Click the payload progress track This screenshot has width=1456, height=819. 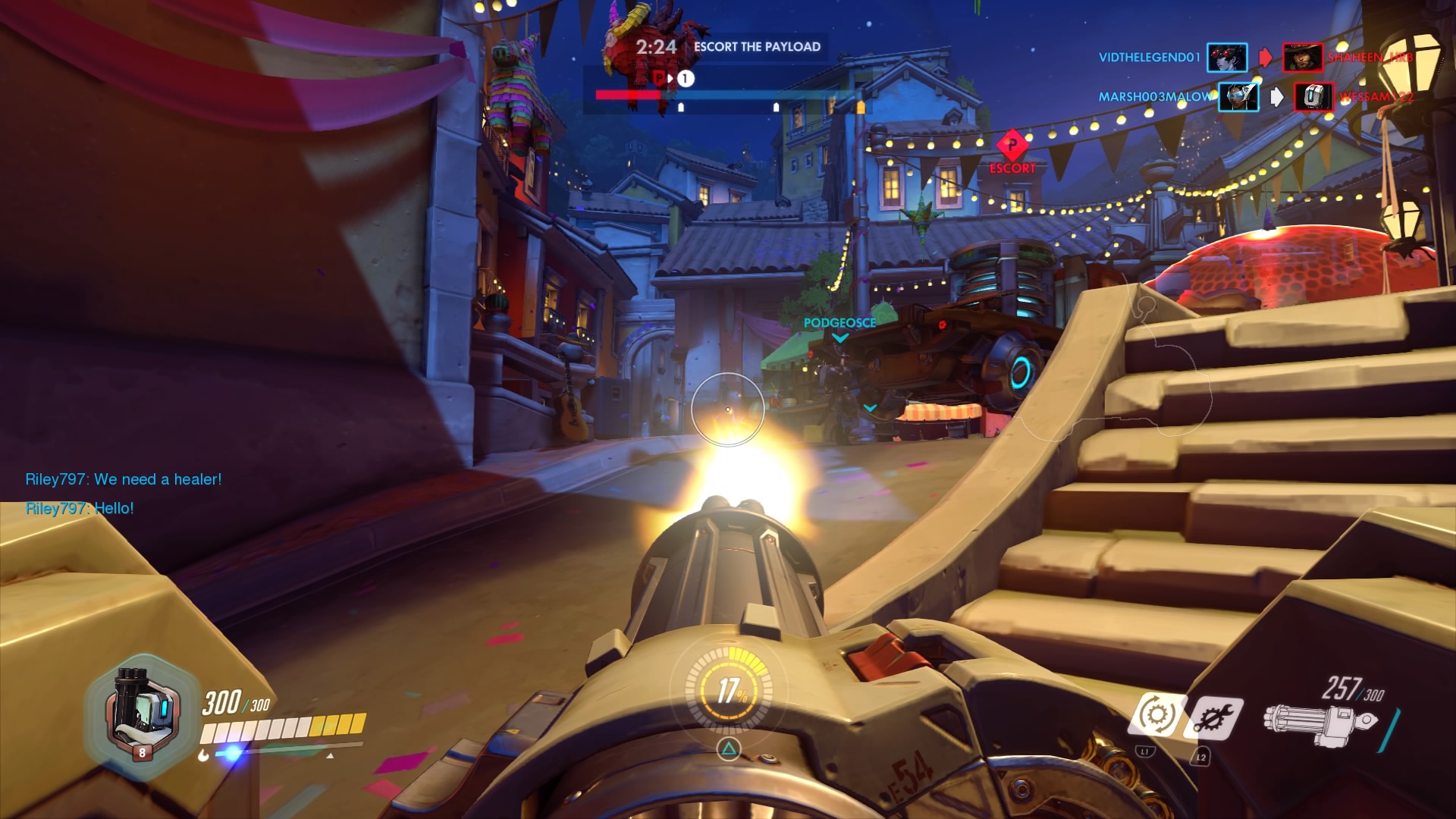728,96
